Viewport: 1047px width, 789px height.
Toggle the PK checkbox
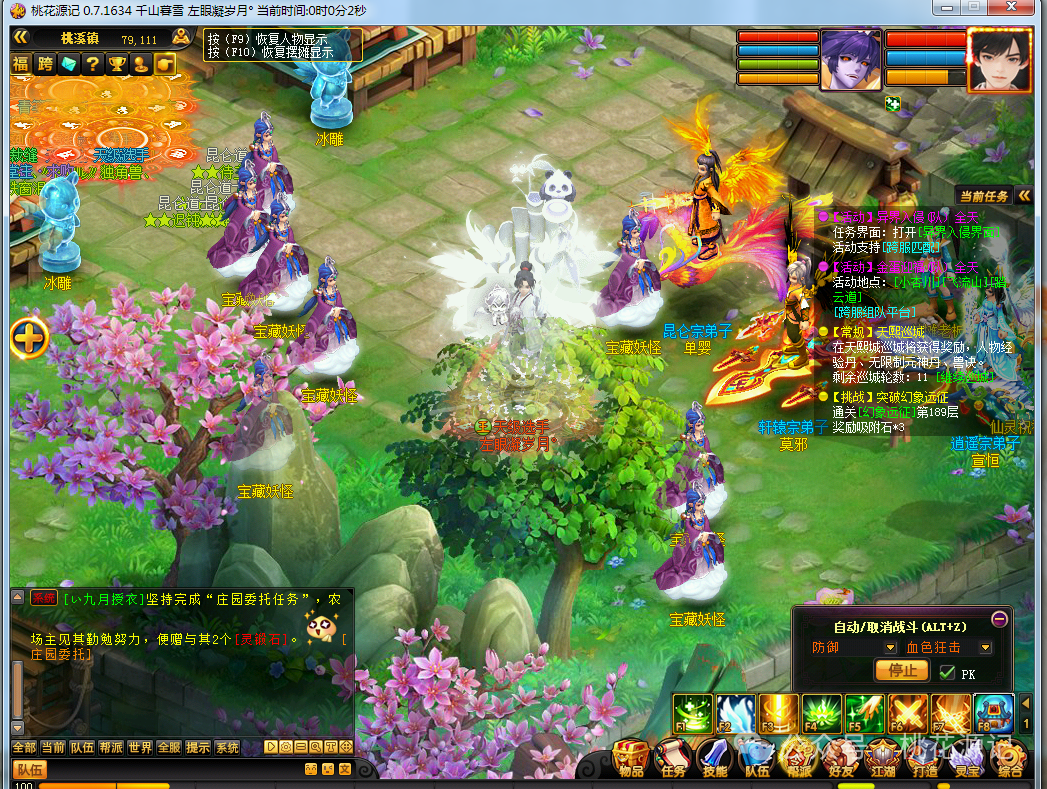tap(947, 672)
